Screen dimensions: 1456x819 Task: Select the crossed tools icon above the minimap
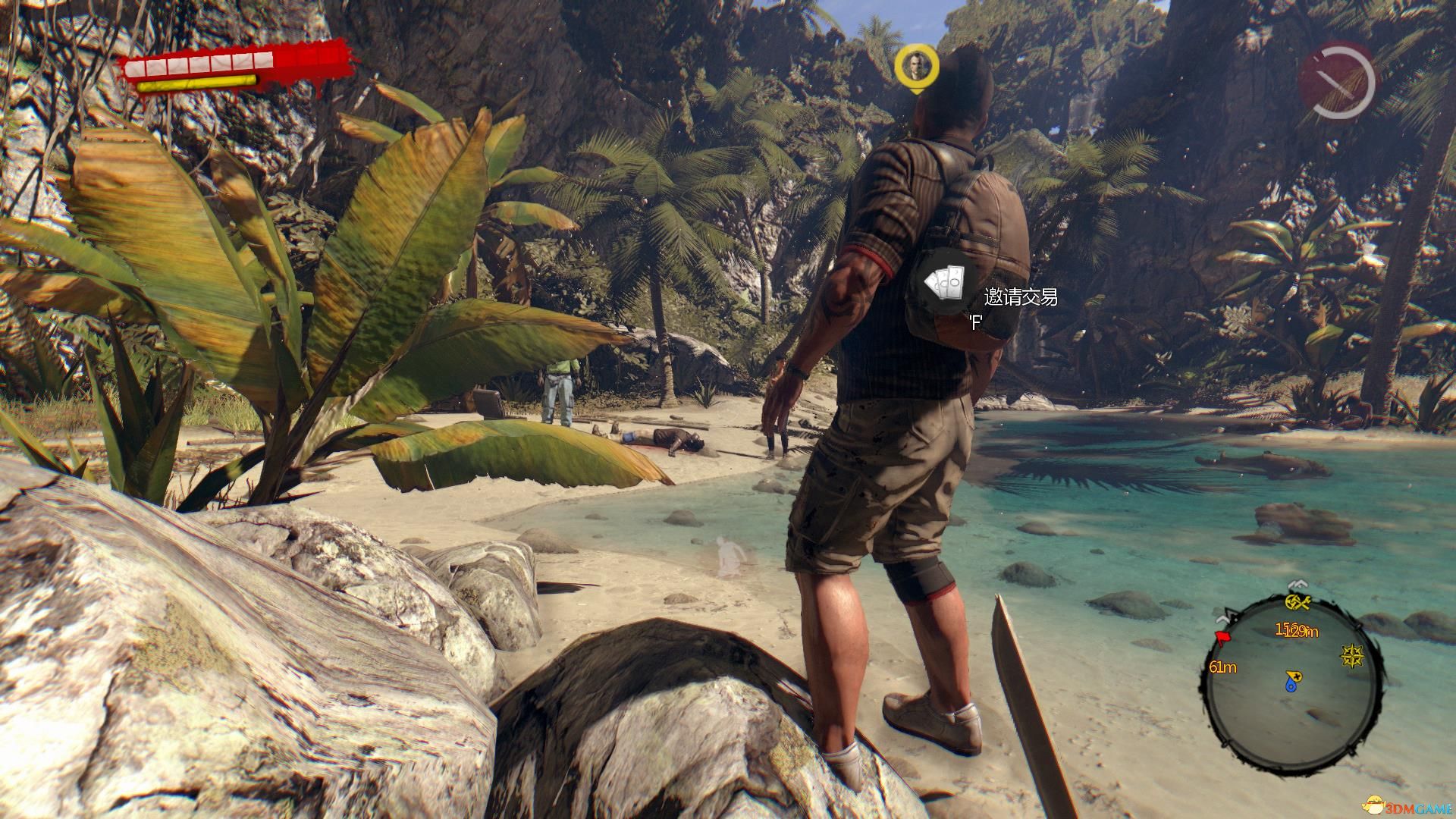click(1298, 603)
